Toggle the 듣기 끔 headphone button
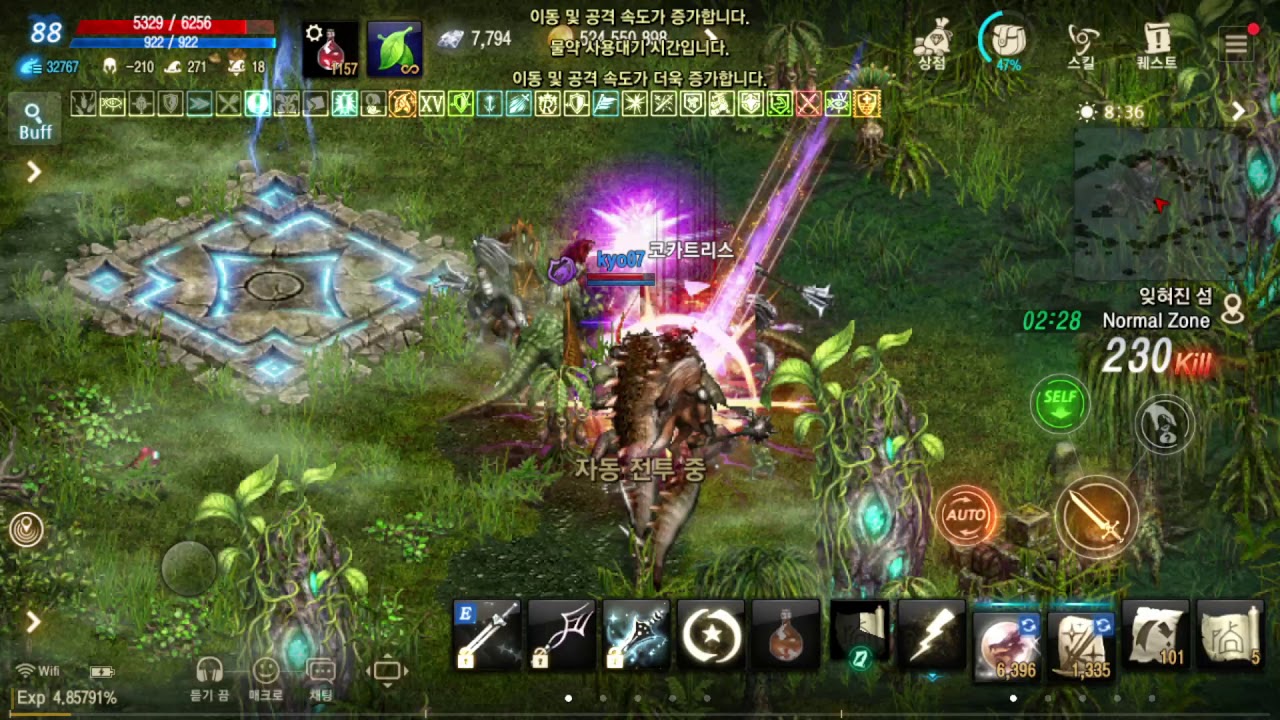 click(x=209, y=679)
